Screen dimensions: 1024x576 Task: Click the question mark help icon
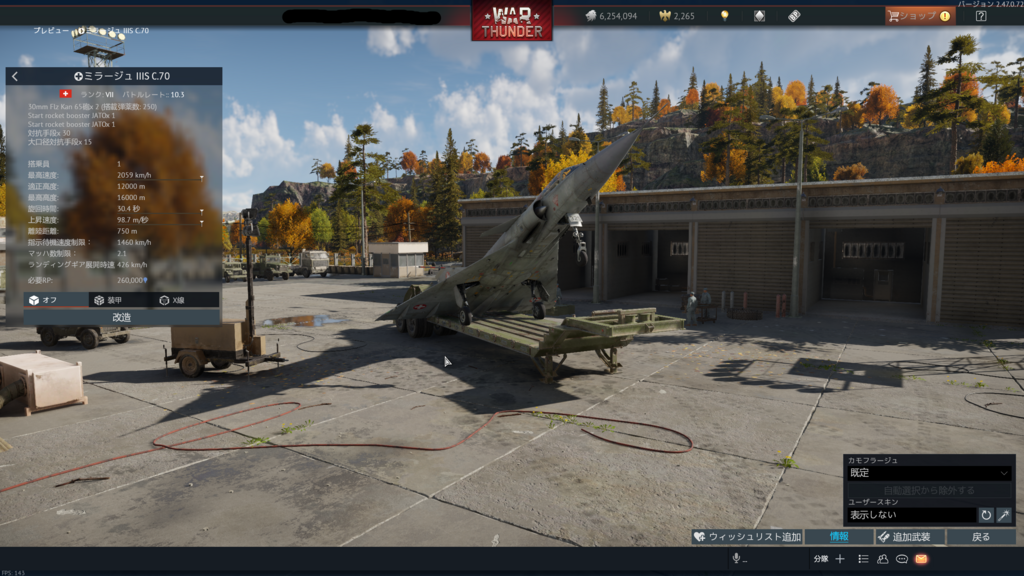981,16
